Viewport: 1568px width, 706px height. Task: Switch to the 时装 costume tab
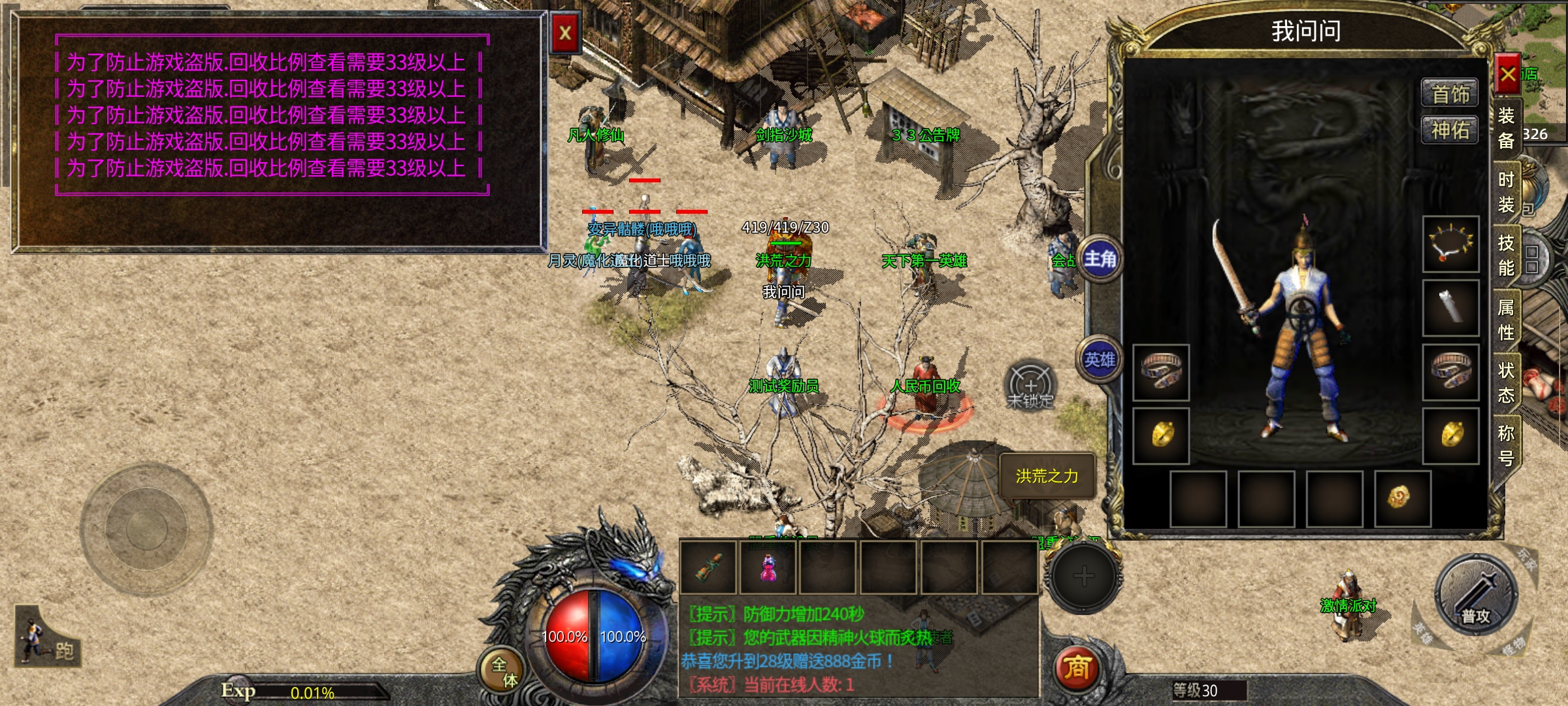[x=1506, y=192]
